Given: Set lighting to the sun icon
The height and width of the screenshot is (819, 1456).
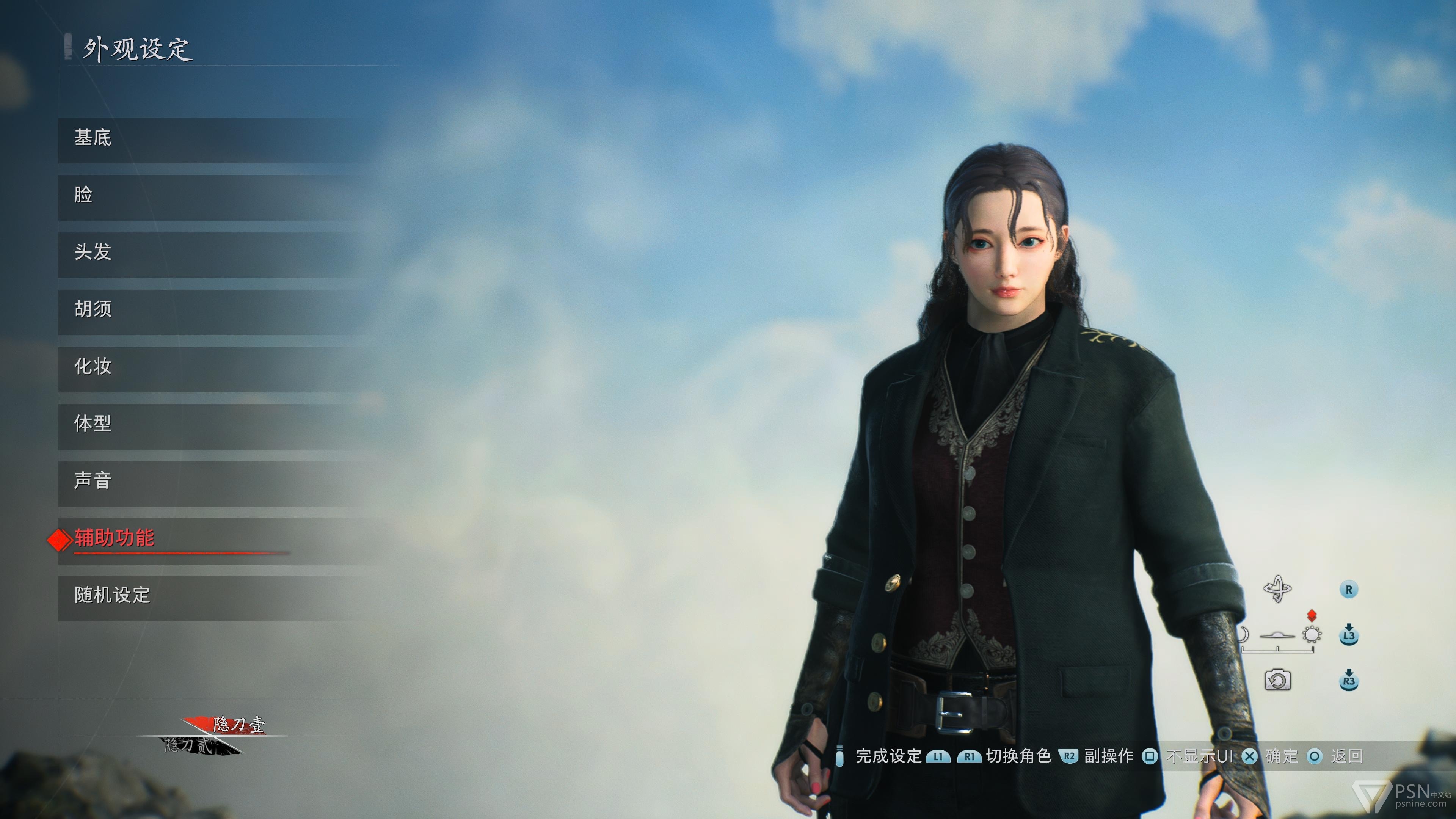Looking at the screenshot, I should pyautogui.click(x=1312, y=635).
